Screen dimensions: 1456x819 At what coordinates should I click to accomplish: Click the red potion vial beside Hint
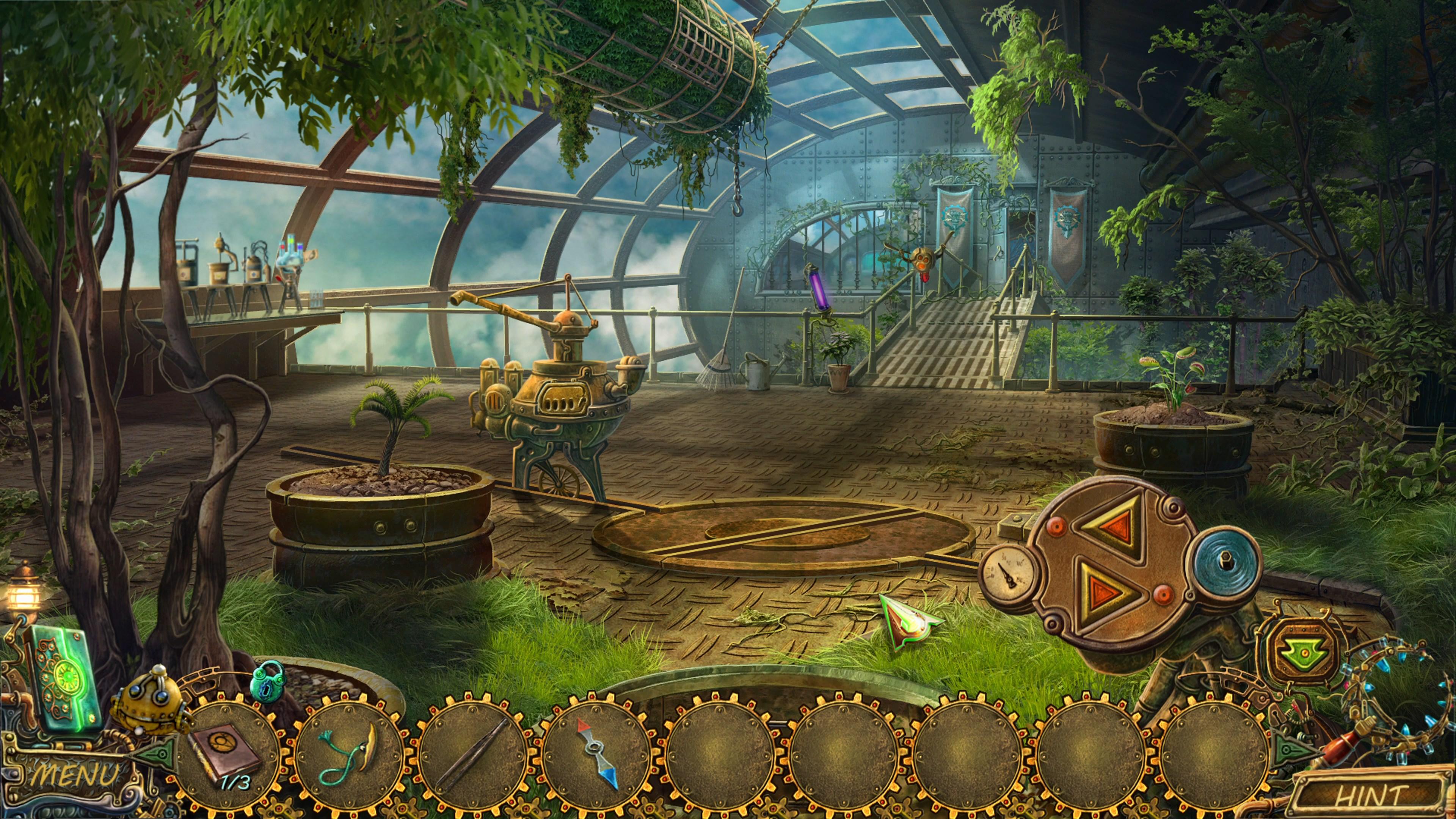1340,747
